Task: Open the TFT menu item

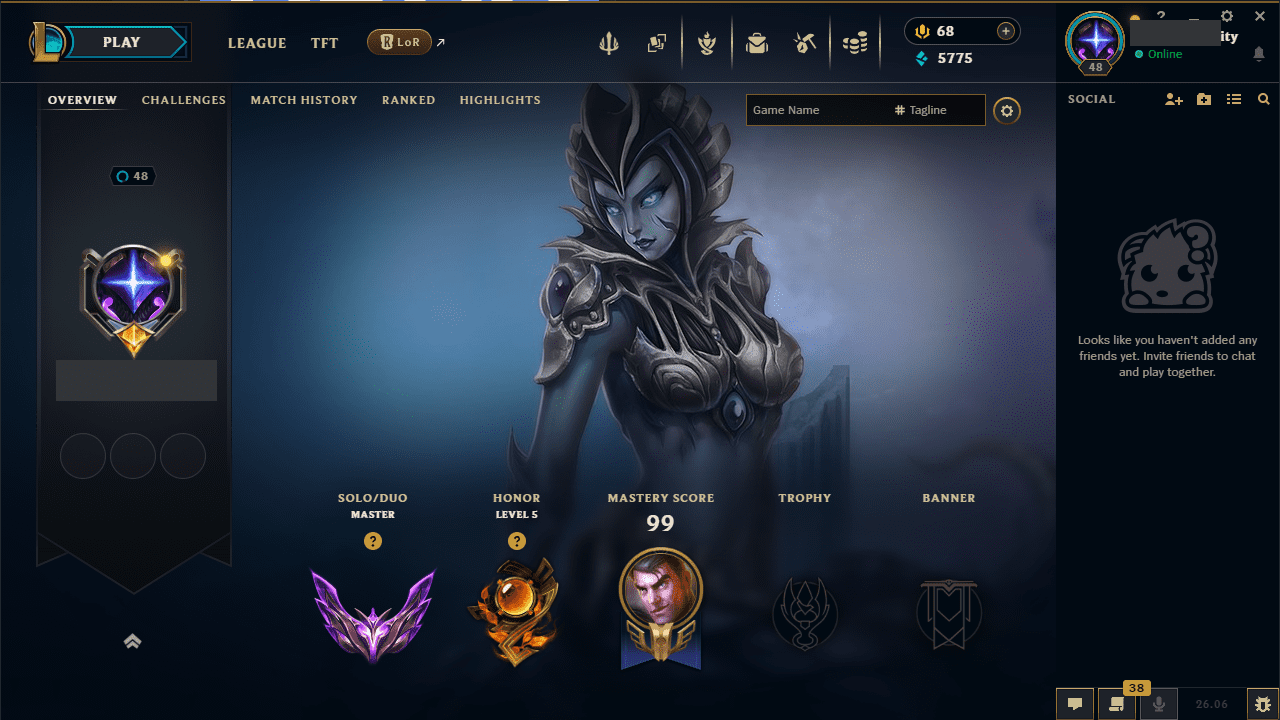Action: pyautogui.click(x=324, y=43)
